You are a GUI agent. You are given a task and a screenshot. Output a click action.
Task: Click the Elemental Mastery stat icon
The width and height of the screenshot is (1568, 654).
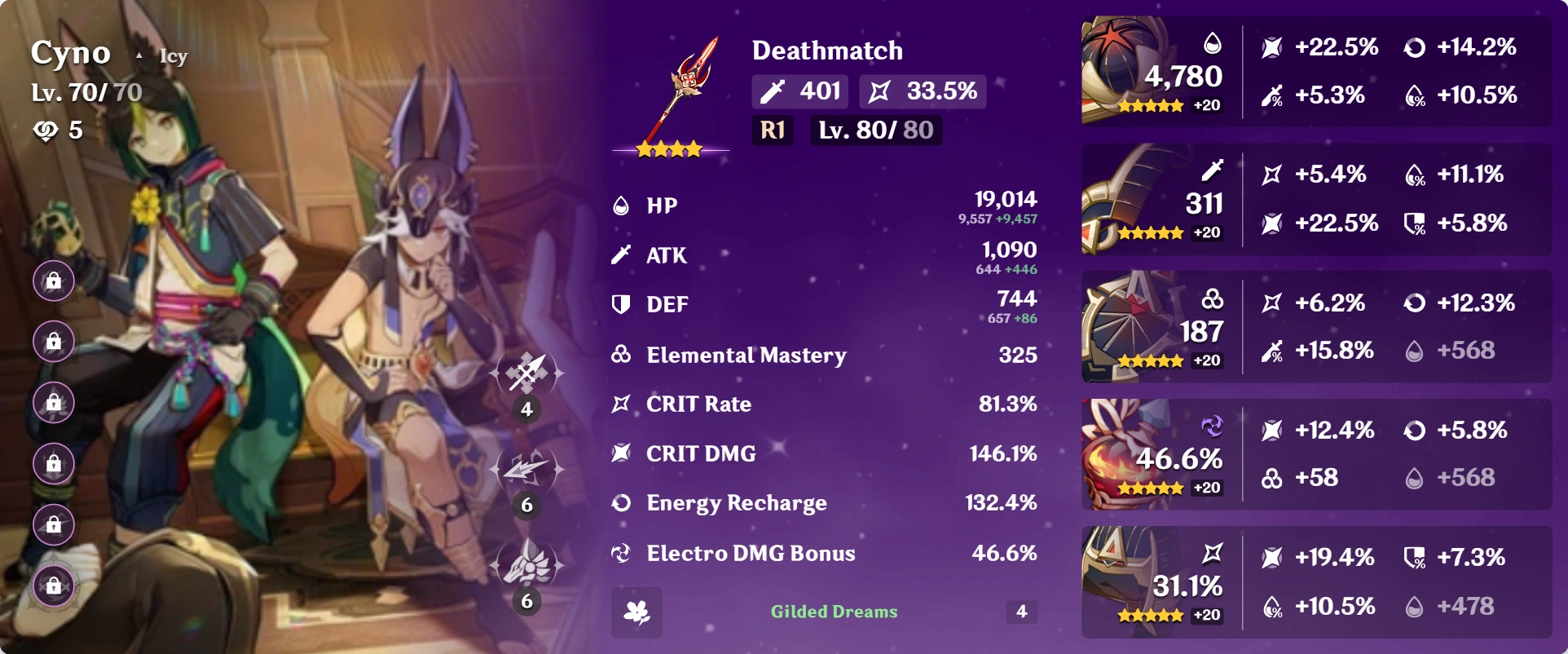coord(621,355)
